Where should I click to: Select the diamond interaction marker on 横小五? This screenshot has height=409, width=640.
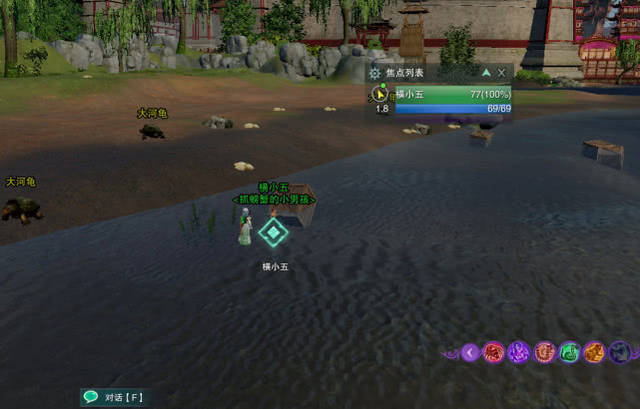point(272,233)
